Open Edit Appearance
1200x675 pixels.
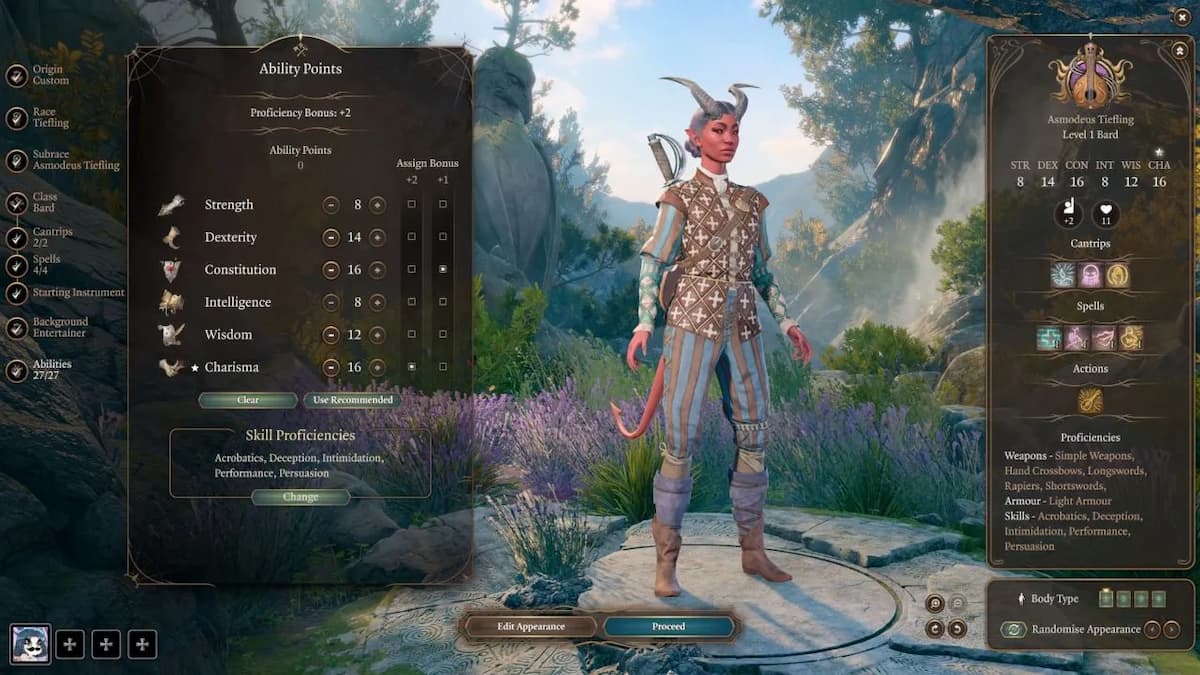[x=531, y=626]
